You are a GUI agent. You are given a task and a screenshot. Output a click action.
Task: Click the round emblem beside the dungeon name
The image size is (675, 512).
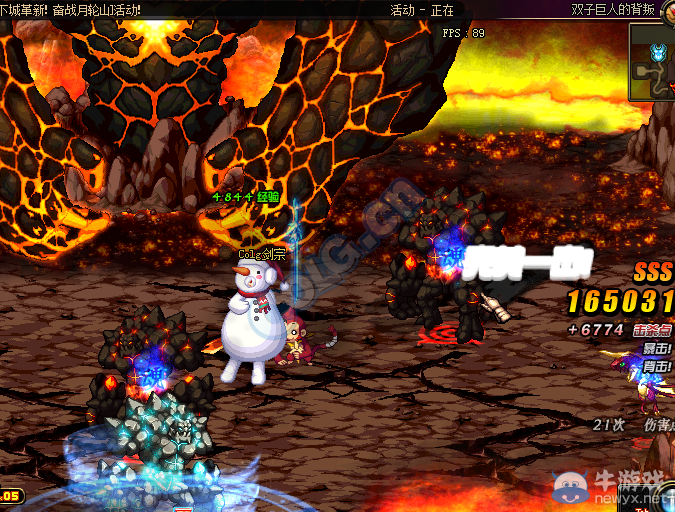(x=668, y=10)
